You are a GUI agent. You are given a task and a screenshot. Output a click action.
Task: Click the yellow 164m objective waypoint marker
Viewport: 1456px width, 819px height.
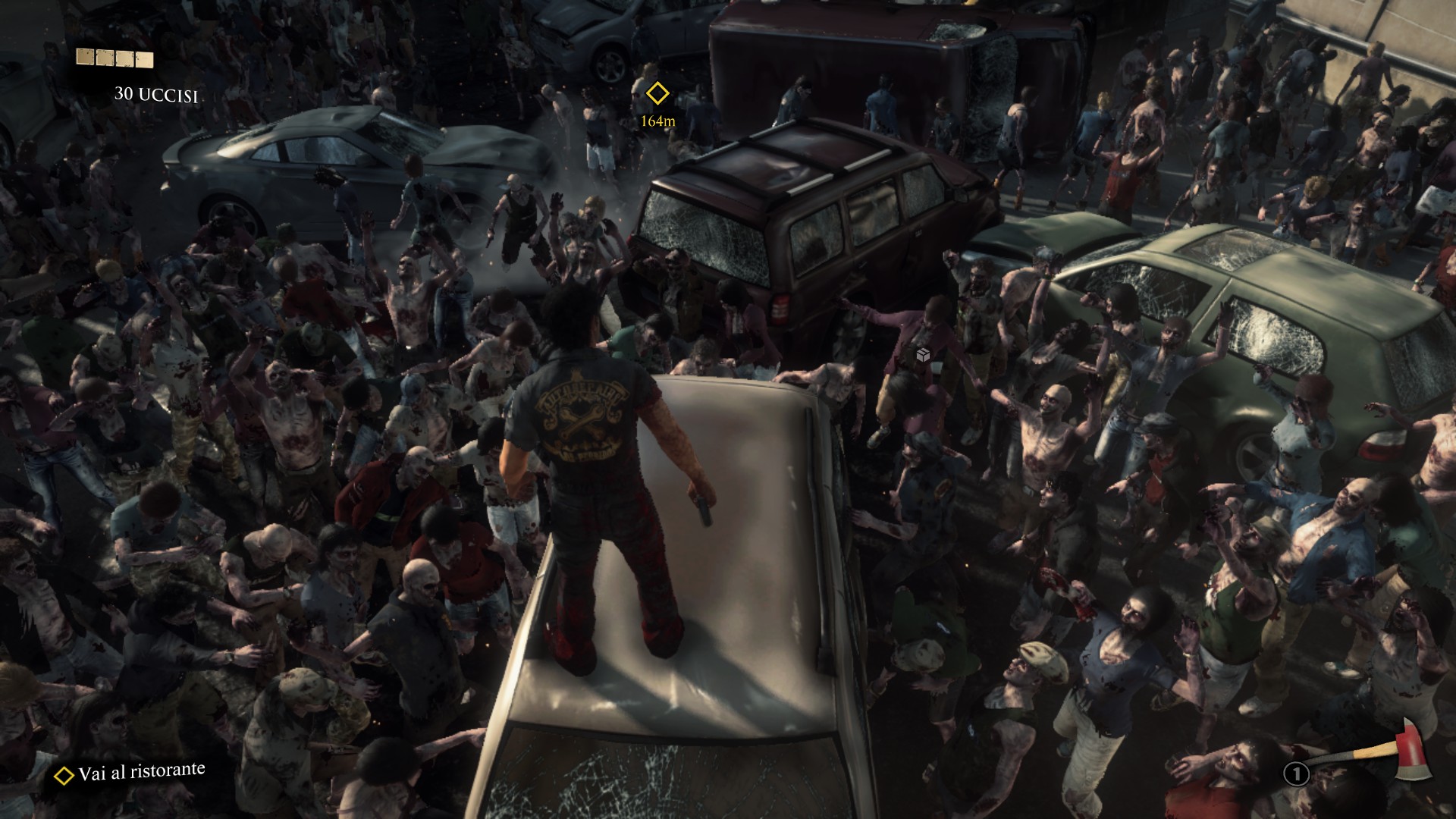(657, 94)
